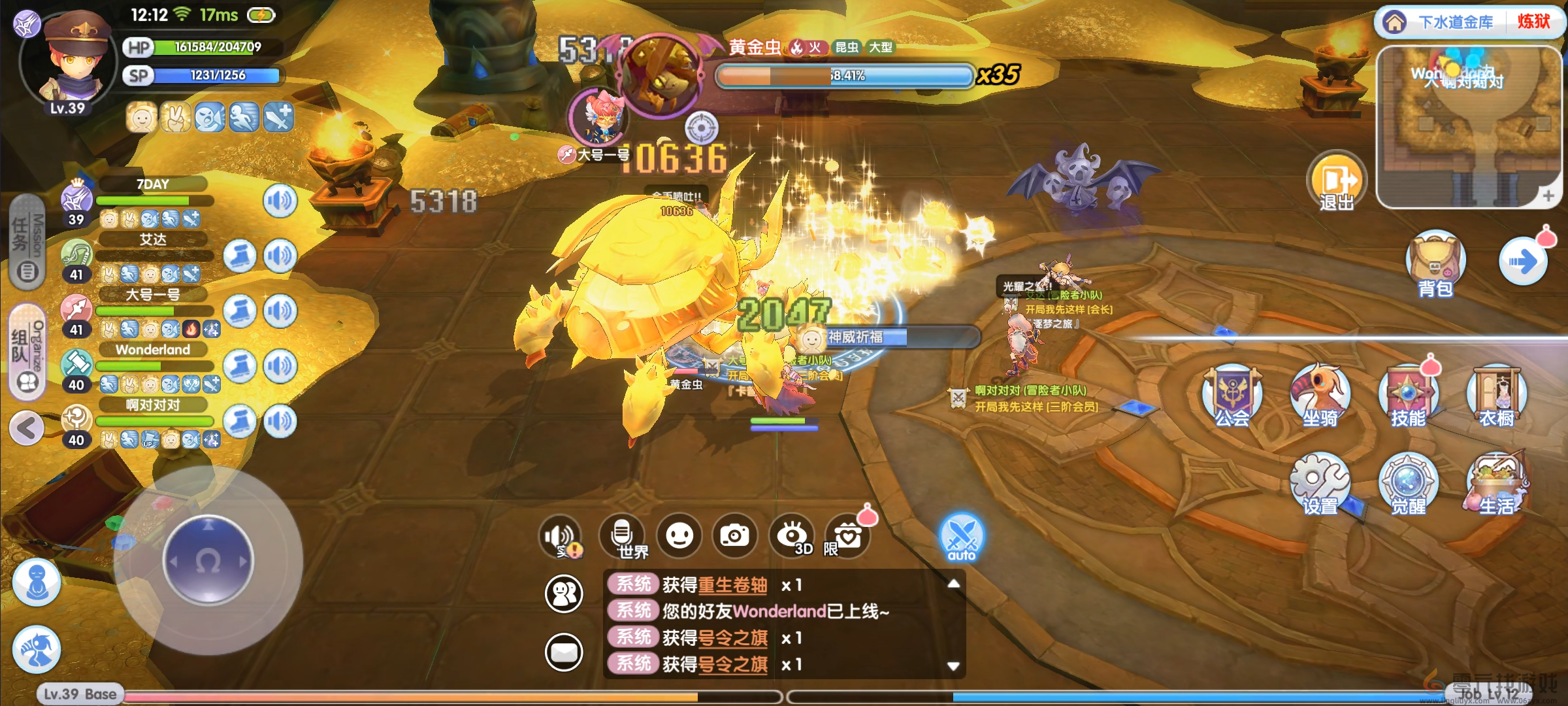Open the 公会 guild menu
Image resolution: width=1568 pixels, height=706 pixels.
click(1232, 395)
